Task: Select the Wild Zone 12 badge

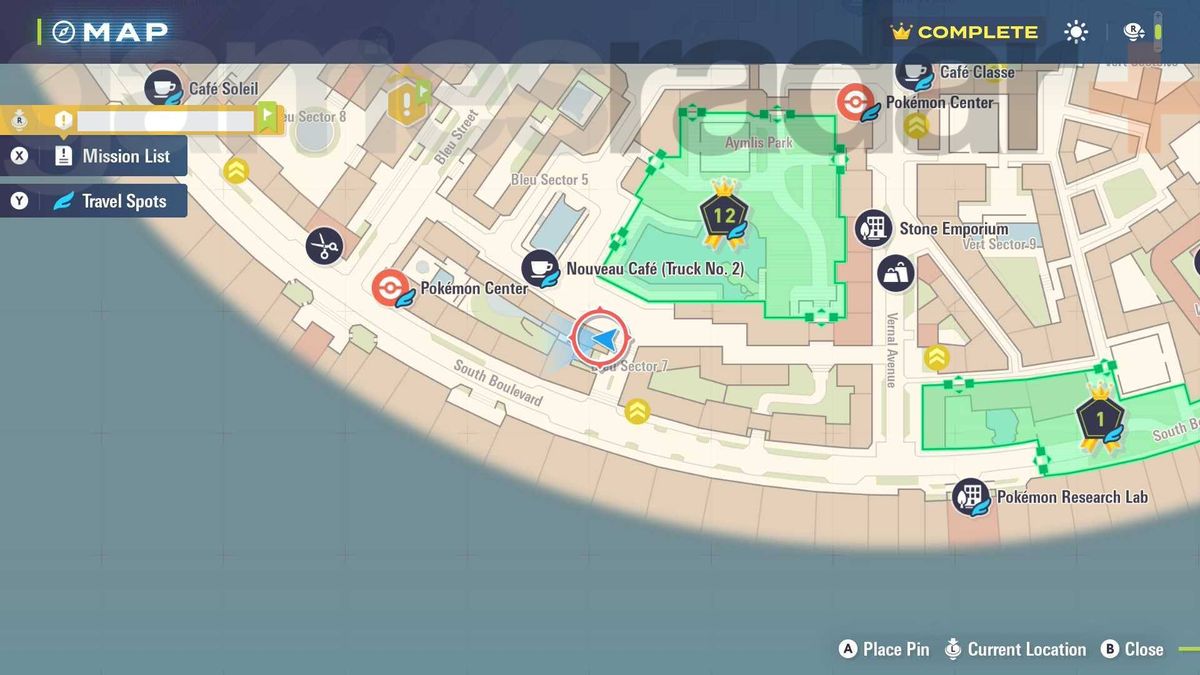Action: [724, 213]
